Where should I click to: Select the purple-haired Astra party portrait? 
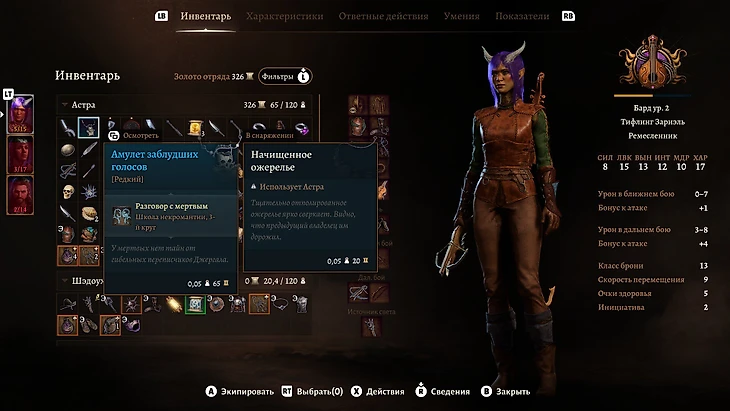[x=21, y=115]
